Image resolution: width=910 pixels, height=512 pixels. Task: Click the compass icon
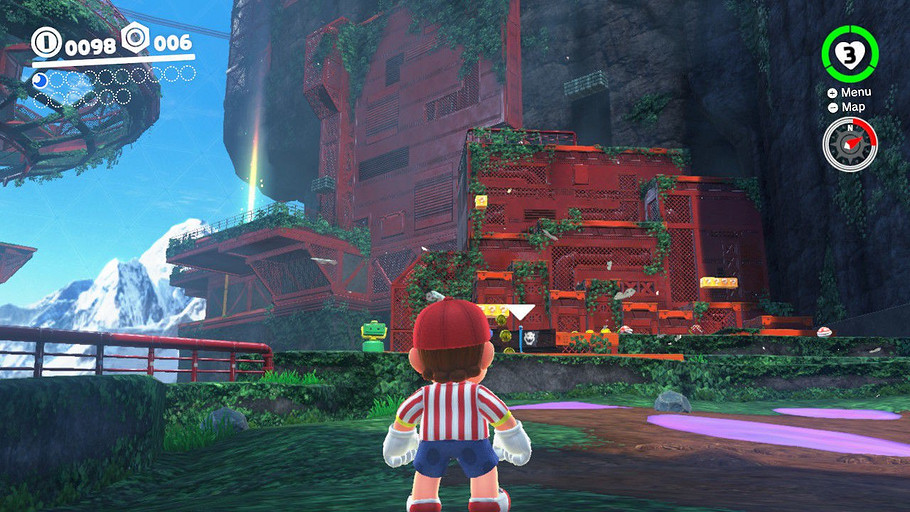(849, 143)
